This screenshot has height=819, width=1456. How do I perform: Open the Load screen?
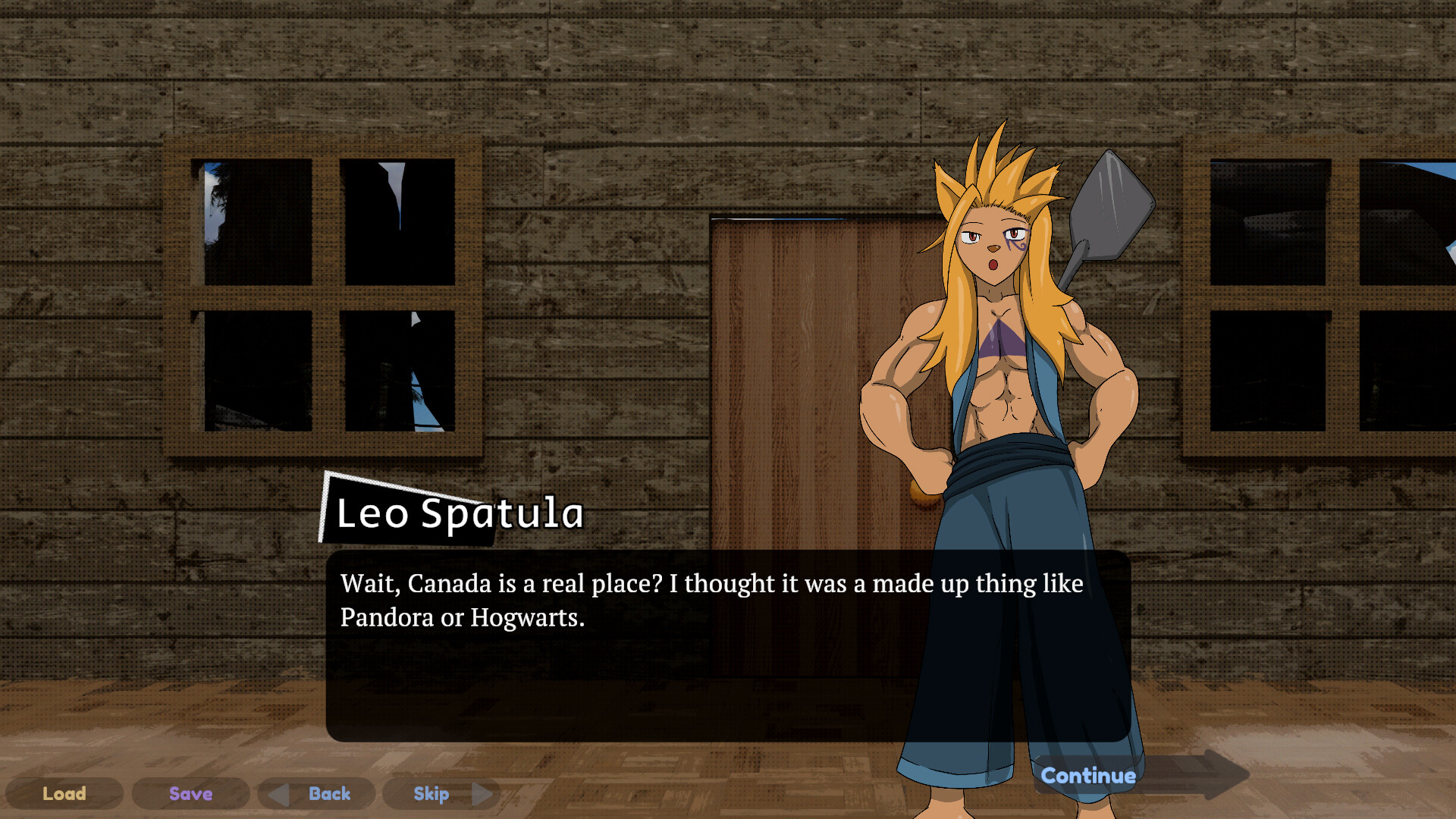[x=65, y=794]
